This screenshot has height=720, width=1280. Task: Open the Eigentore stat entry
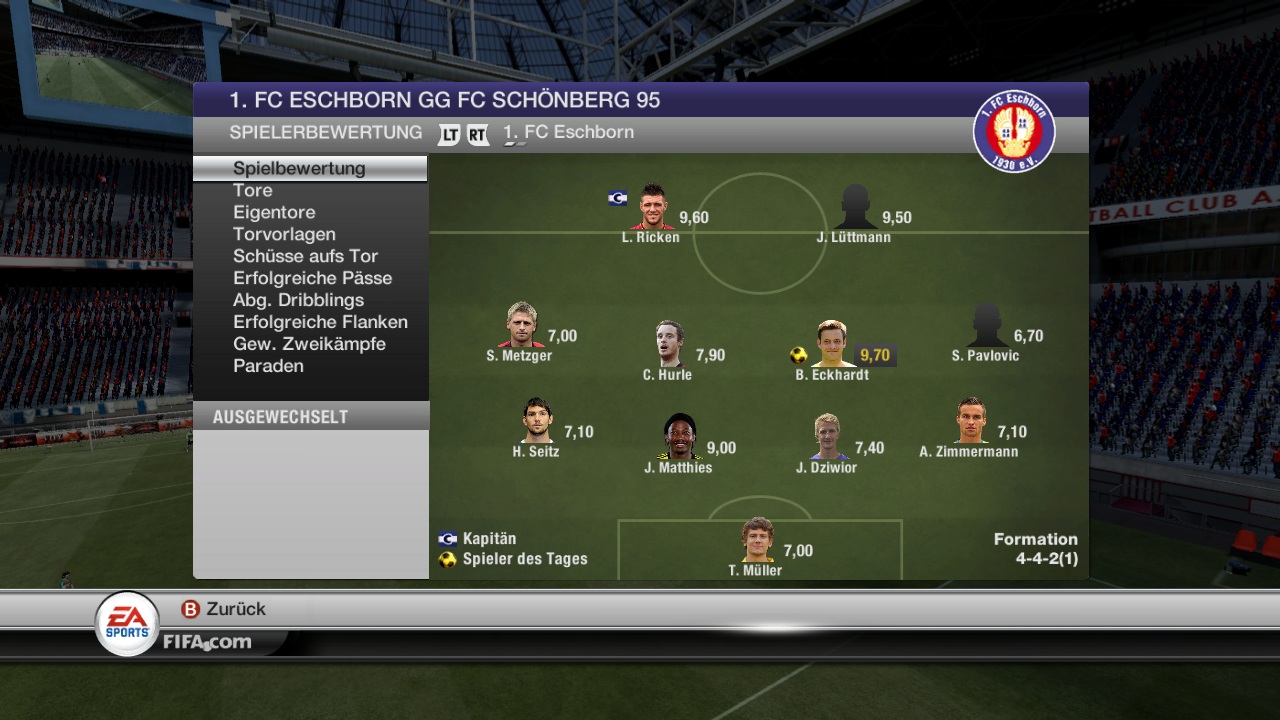(x=274, y=212)
